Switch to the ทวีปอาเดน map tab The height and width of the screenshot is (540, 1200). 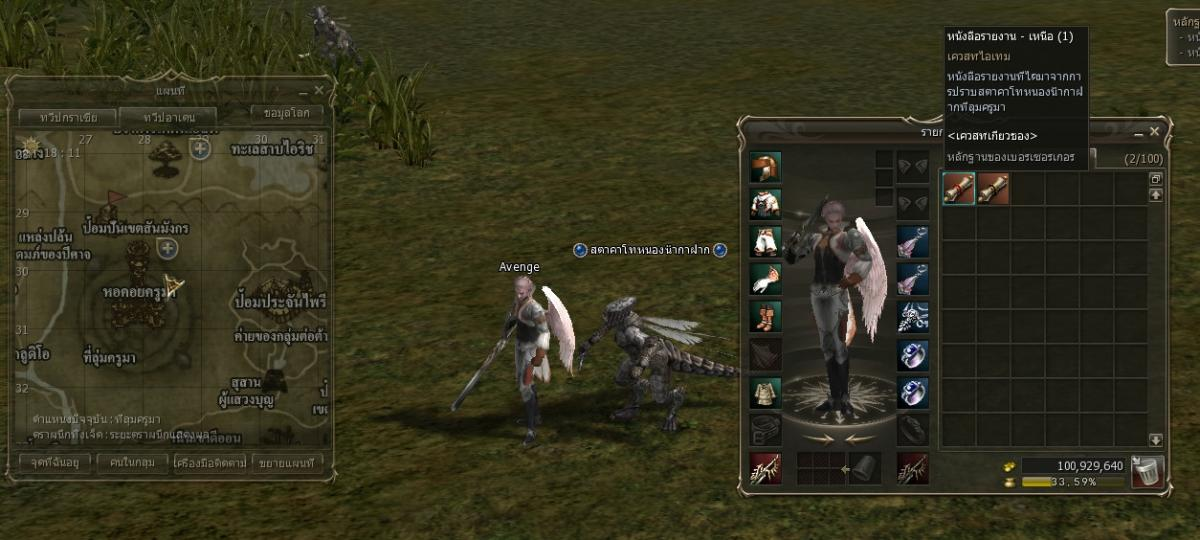coord(170,117)
